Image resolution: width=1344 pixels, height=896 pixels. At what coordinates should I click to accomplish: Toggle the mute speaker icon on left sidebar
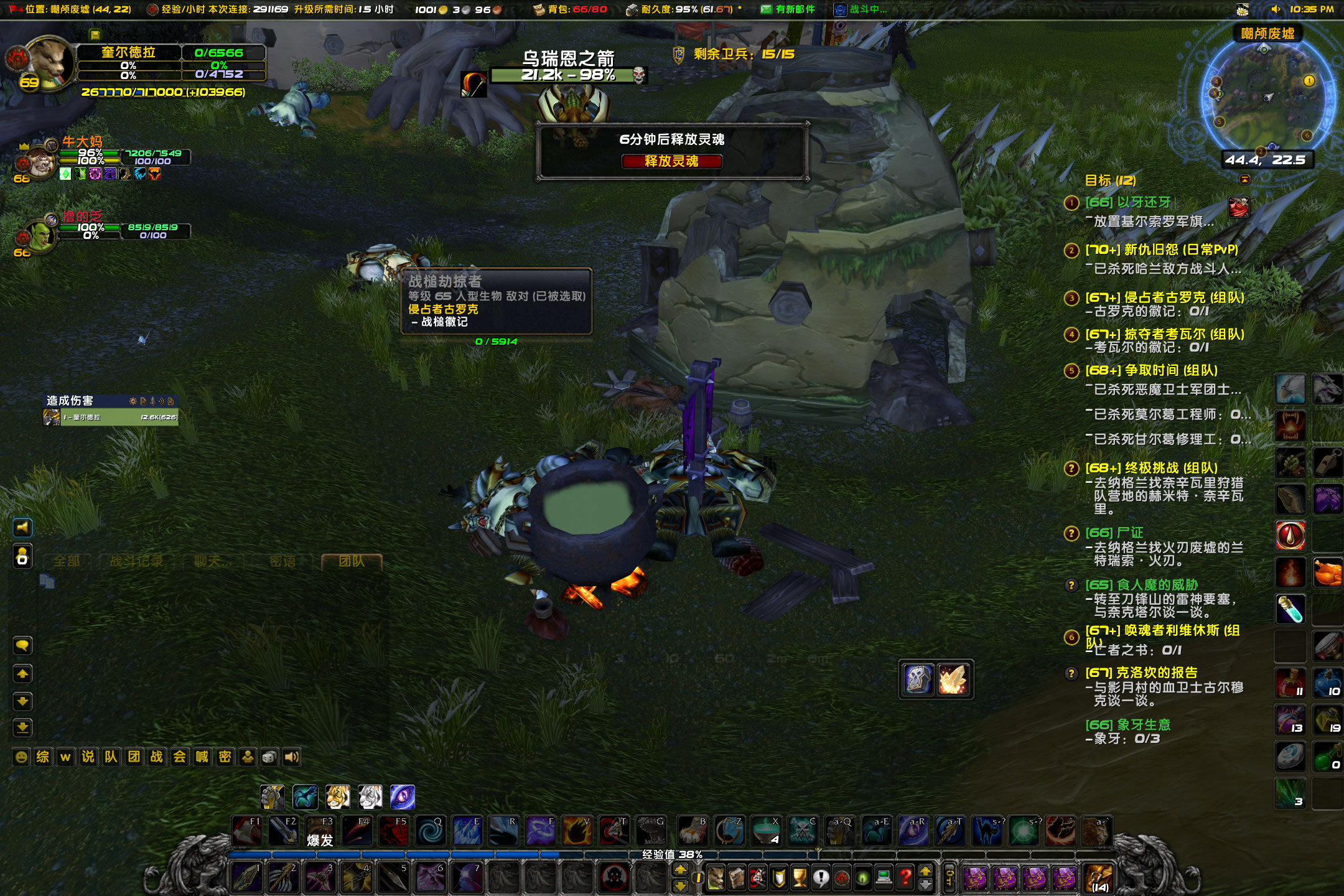tap(22, 528)
